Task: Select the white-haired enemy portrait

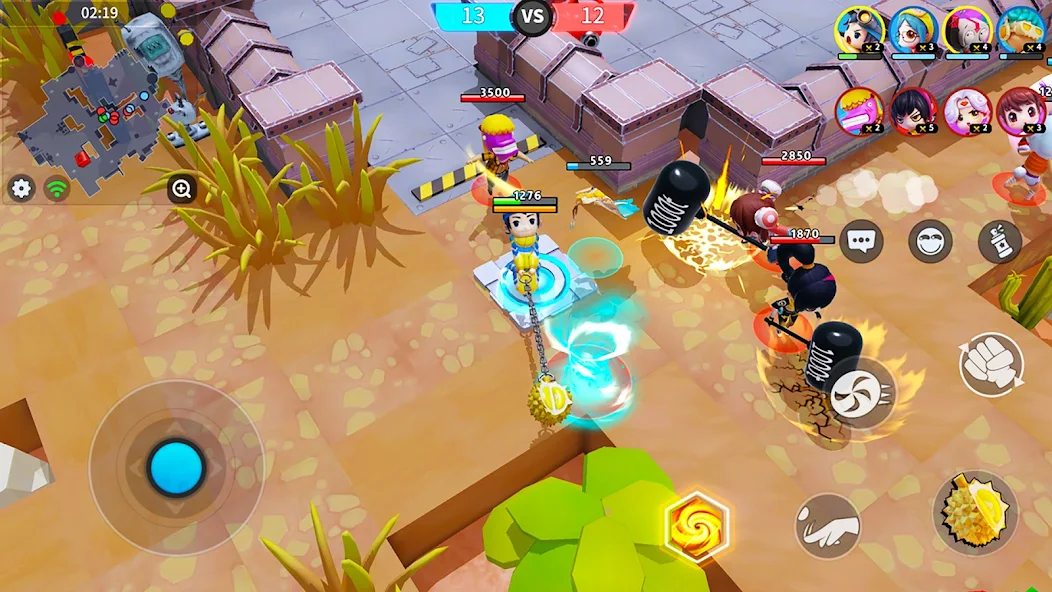Action: [x=966, y=110]
